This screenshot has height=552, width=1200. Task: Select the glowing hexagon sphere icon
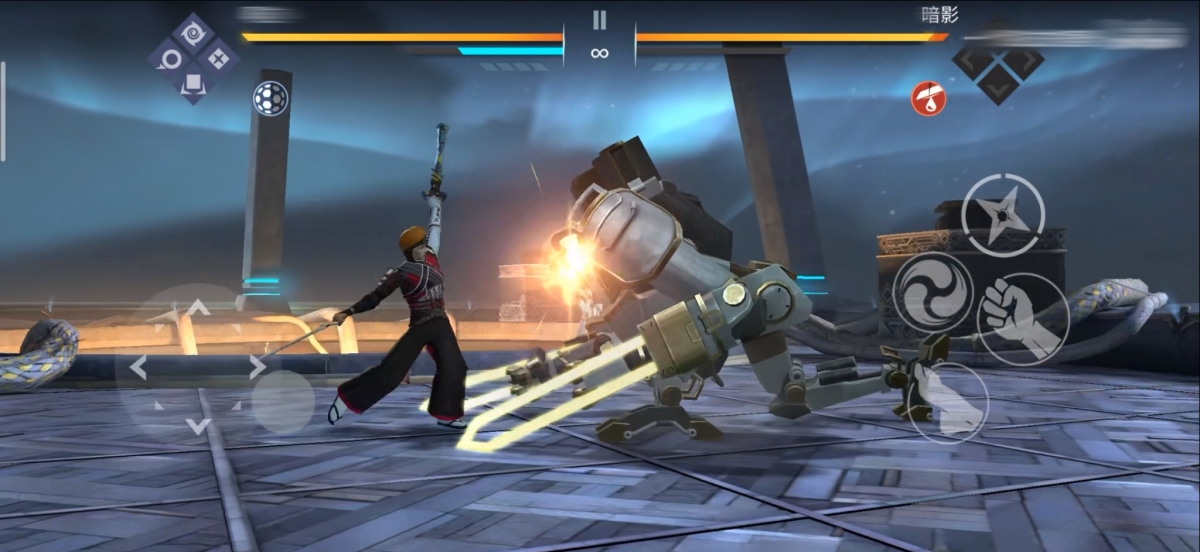click(x=270, y=97)
